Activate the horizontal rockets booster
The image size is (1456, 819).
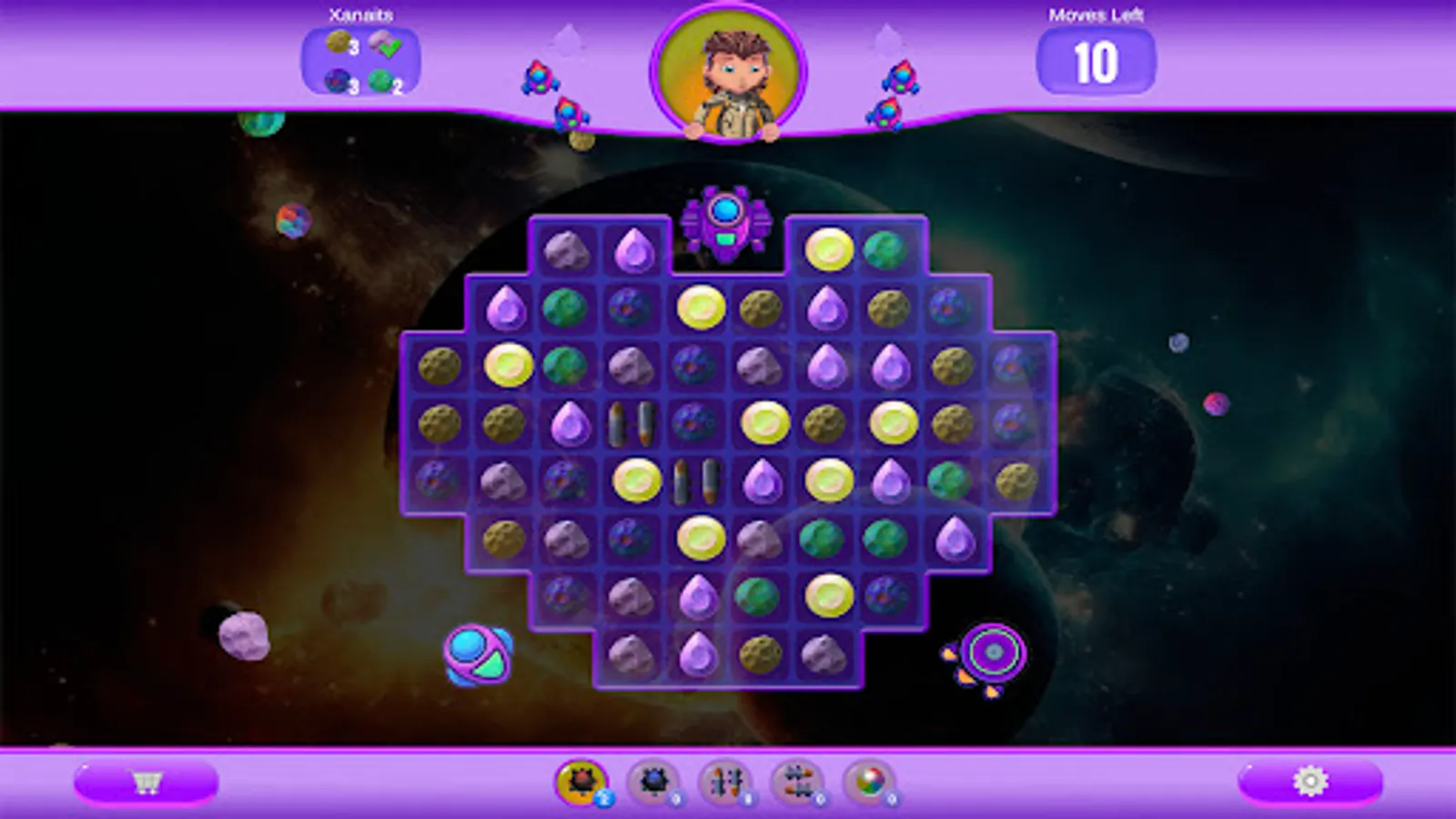point(800,781)
